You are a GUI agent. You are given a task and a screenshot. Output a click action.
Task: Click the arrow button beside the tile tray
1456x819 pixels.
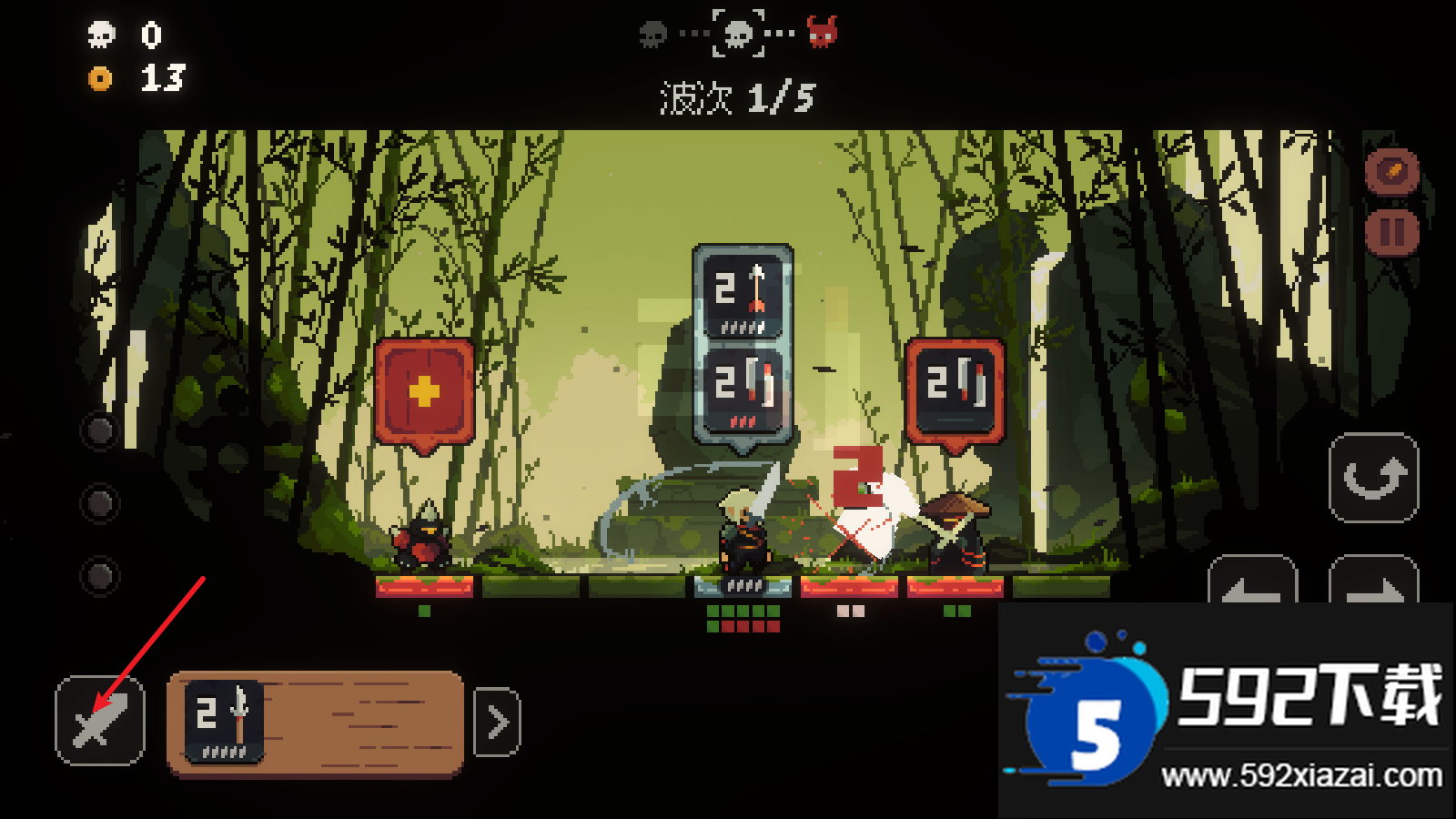click(x=498, y=723)
